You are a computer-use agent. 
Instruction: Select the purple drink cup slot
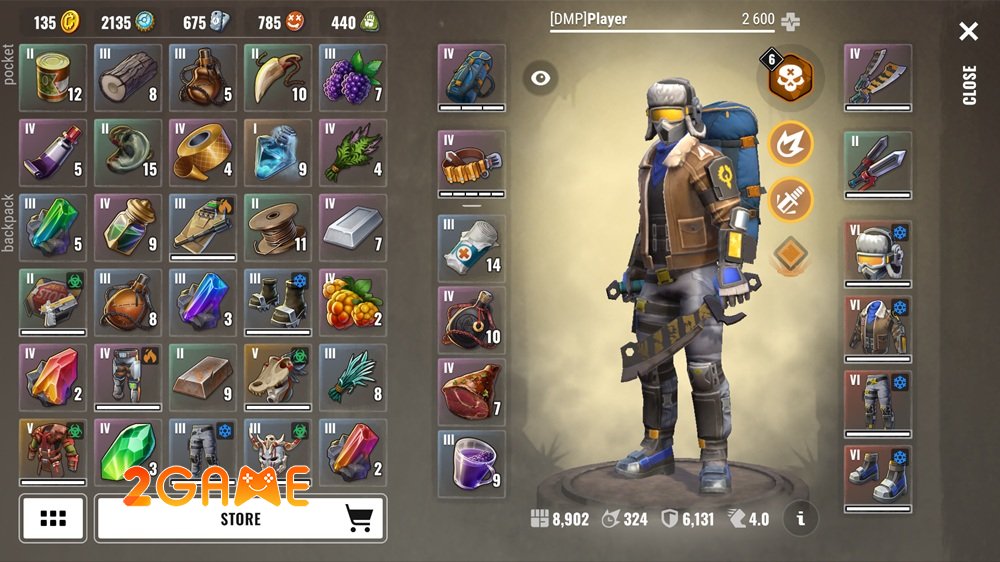coord(471,464)
